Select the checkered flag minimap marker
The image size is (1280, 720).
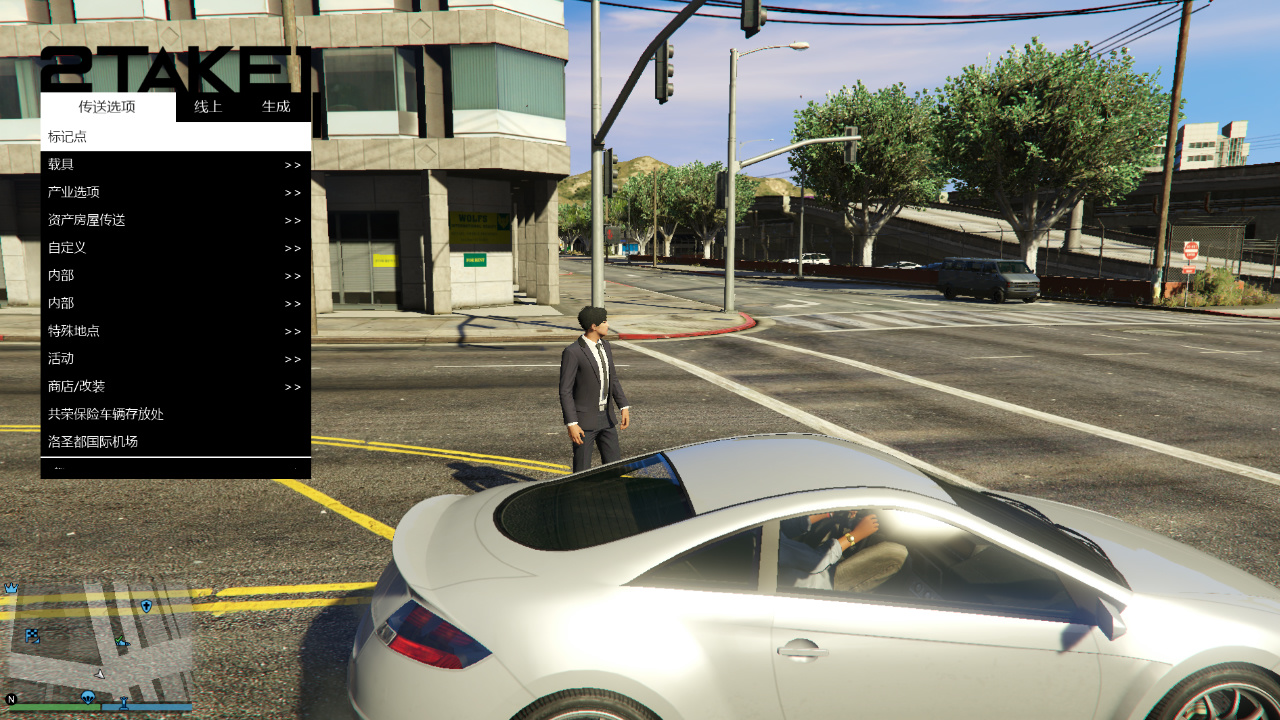[32, 635]
